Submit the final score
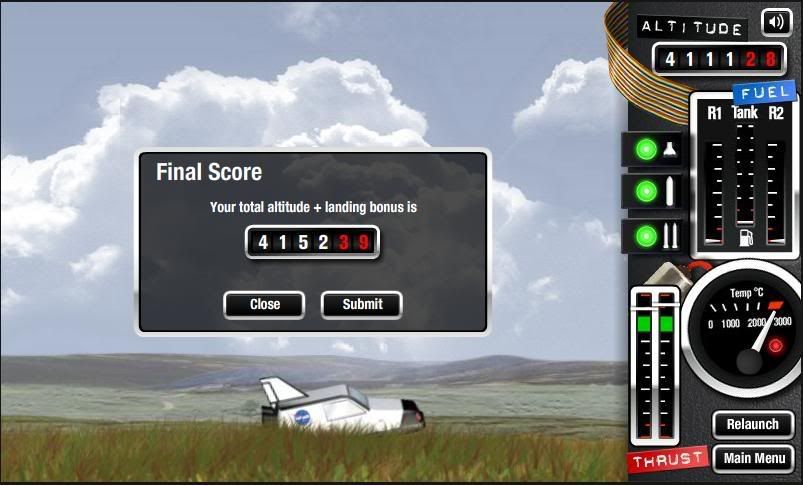 tap(361, 304)
